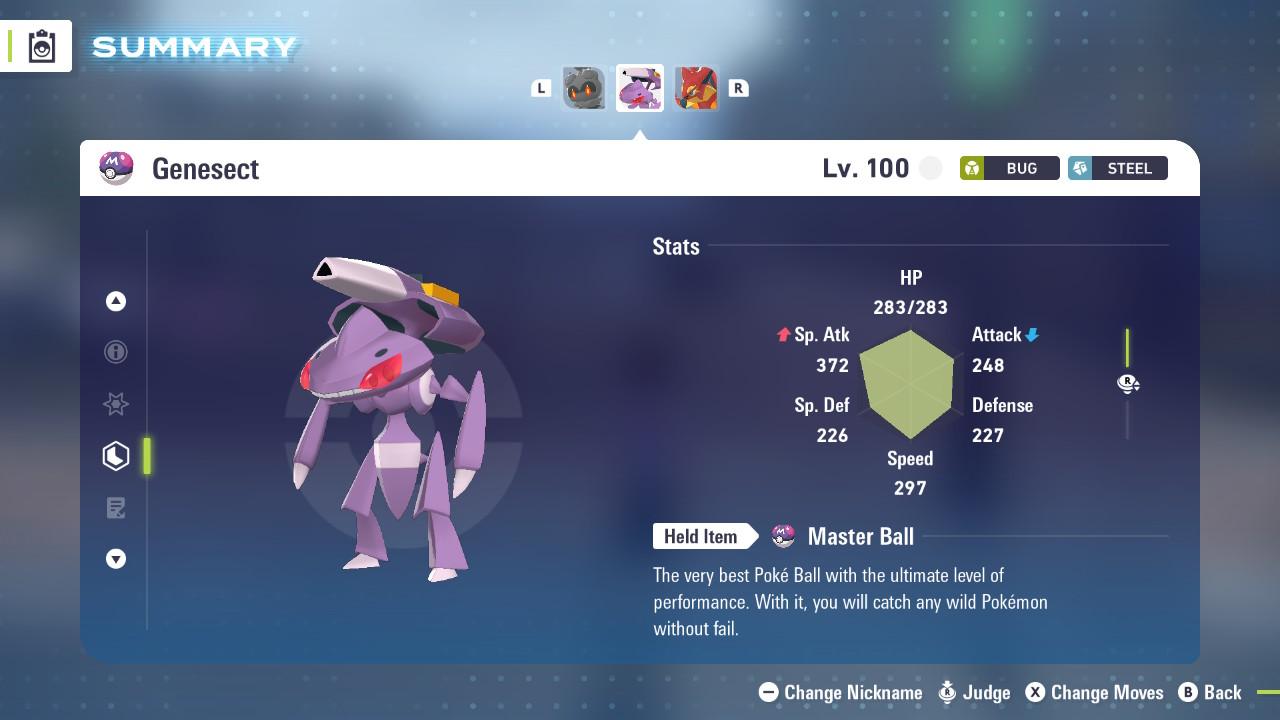Select the BUG type badge
1280x720 pixels.
pos(1009,168)
